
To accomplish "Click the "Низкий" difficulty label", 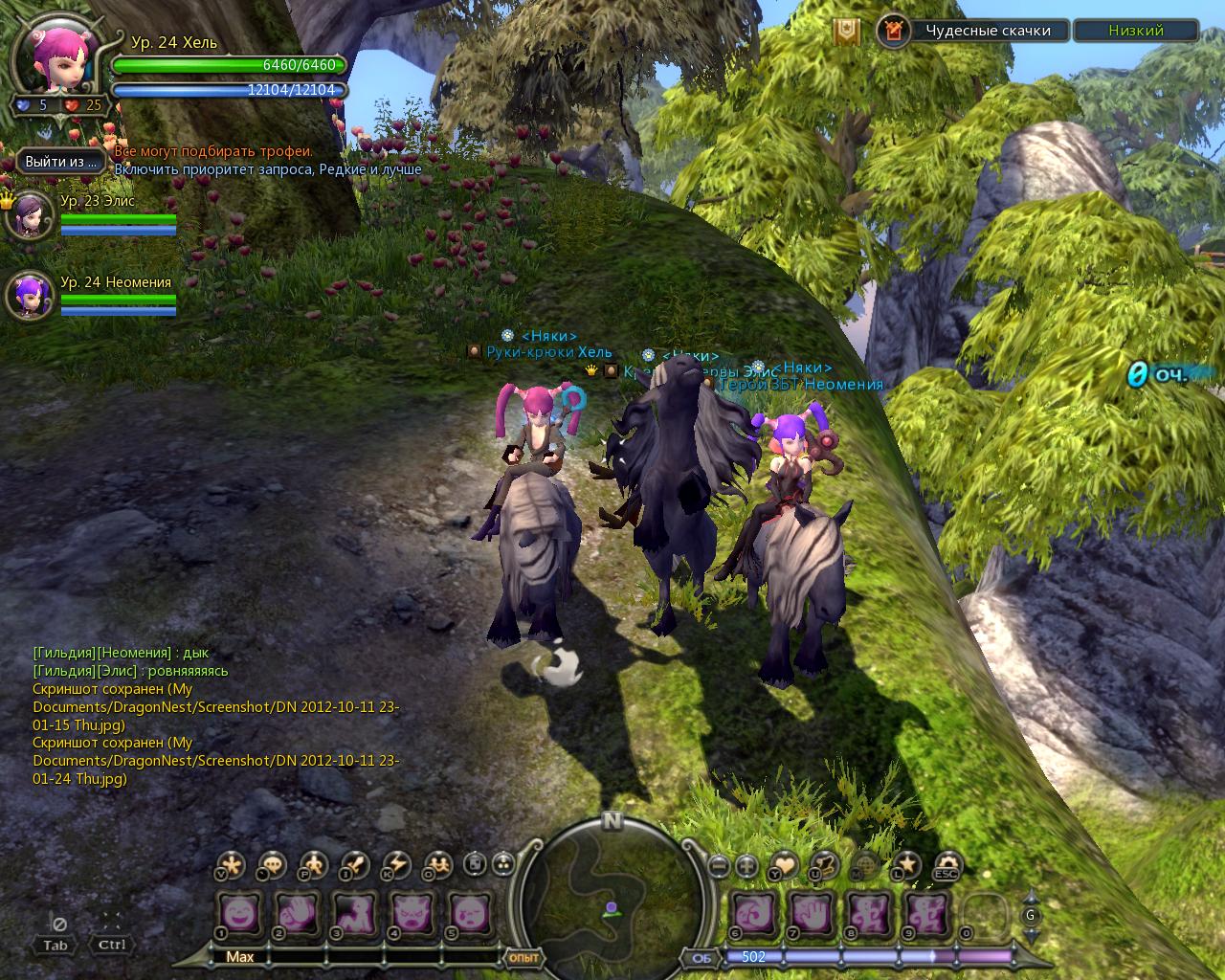I will tap(1135, 31).
